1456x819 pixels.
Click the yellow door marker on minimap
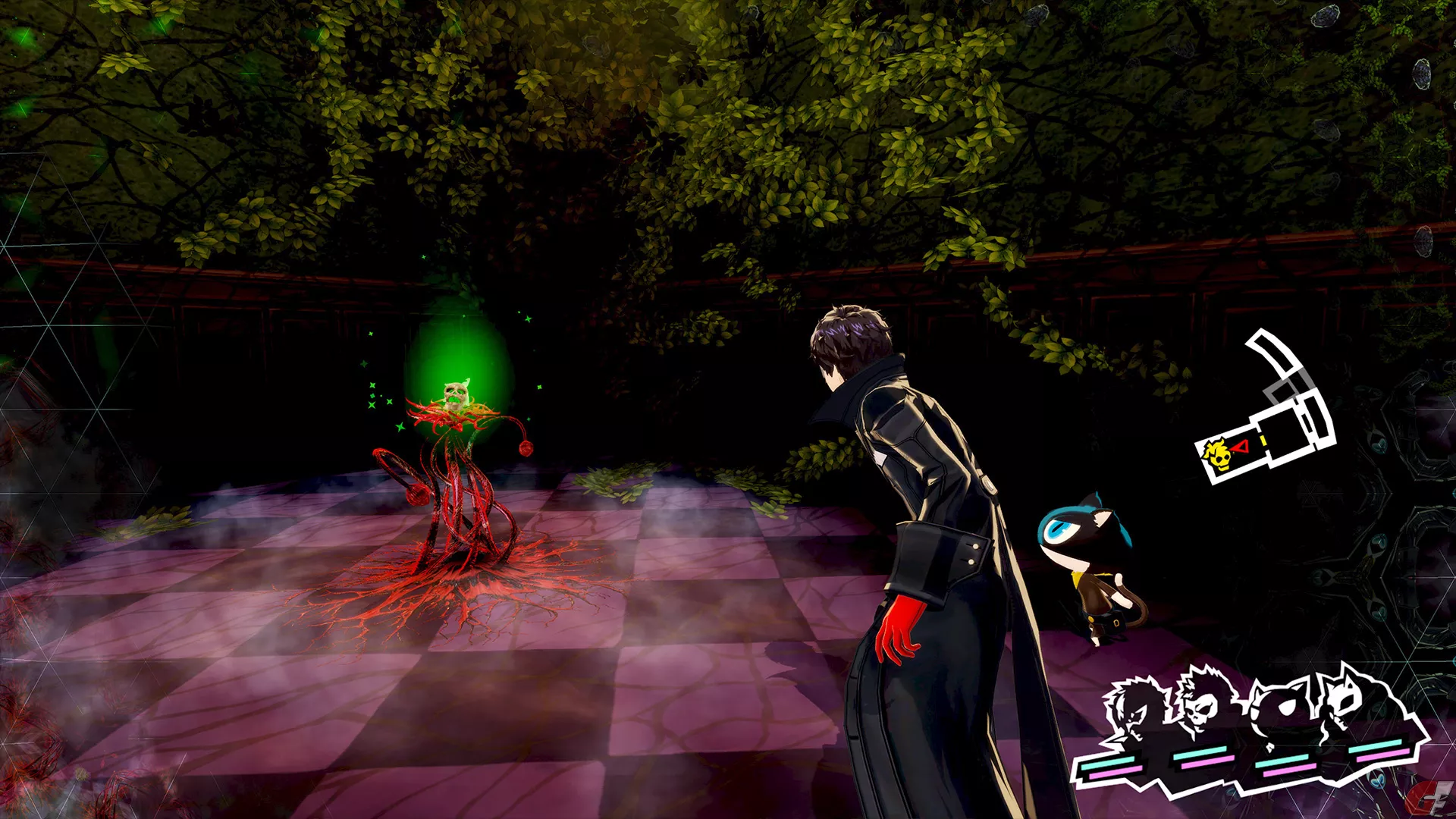[1263, 441]
